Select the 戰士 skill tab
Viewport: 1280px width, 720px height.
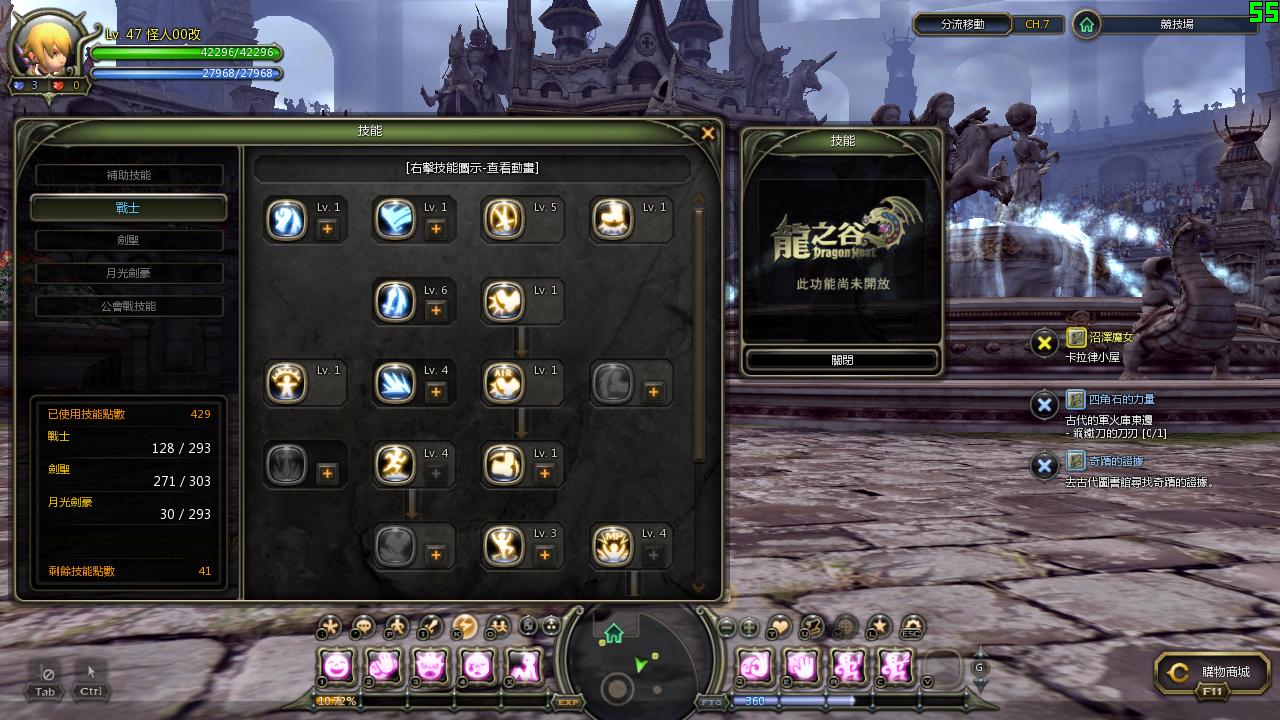[x=129, y=208]
